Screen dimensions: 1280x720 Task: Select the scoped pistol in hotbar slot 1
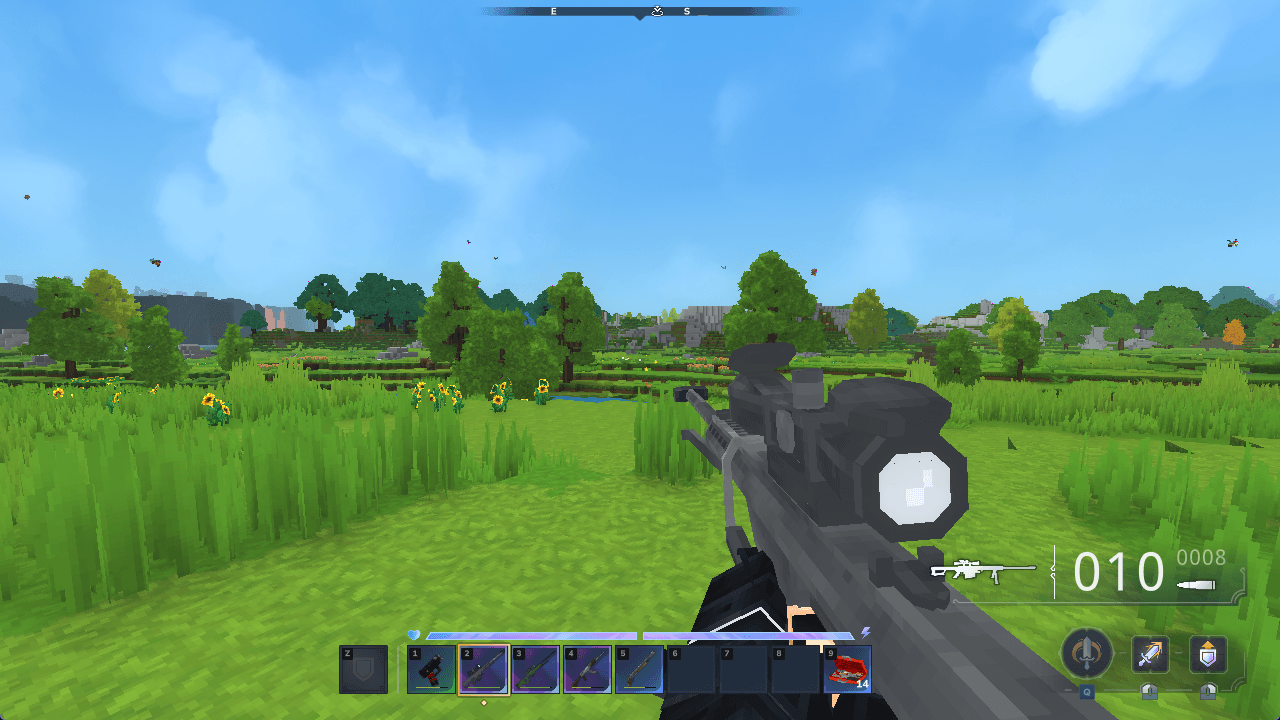pyautogui.click(x=429, y=669)
